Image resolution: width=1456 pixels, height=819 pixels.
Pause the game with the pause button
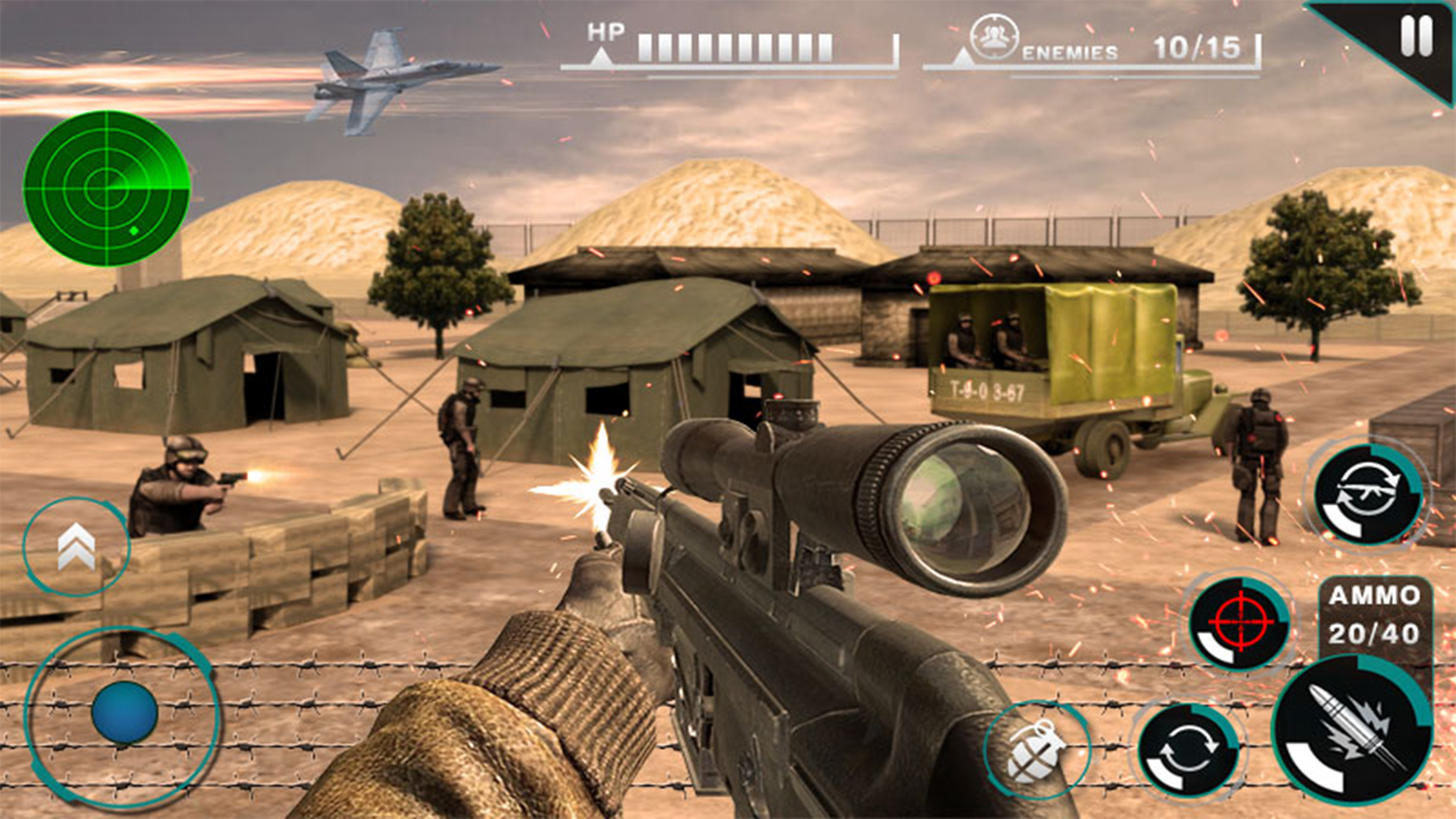pos(1416,36)
